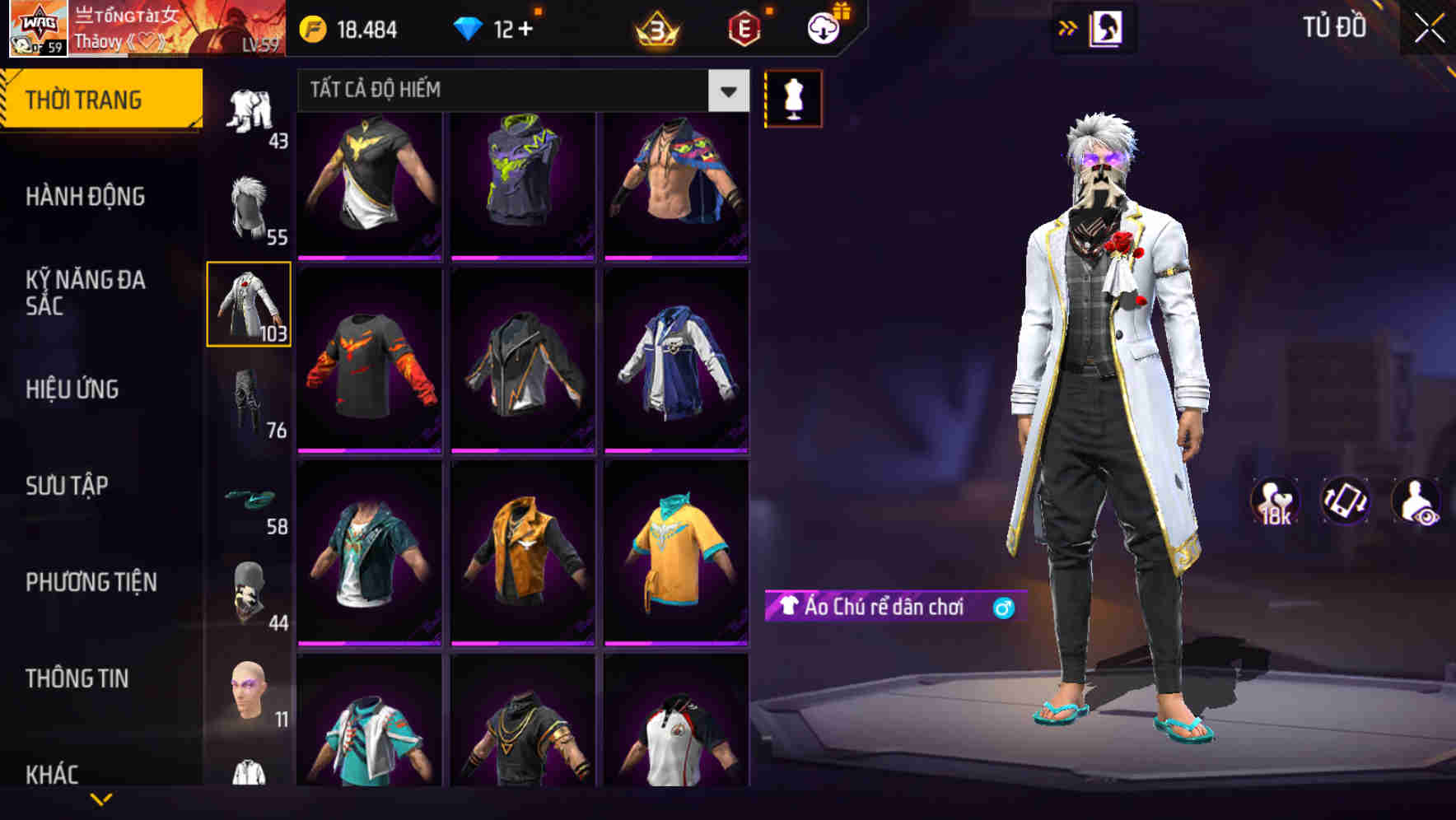The width and height of the screenshot is (1456, 820).
Task: Toggle the mannequin display above the item grid
Action: [x=793, y=98]
